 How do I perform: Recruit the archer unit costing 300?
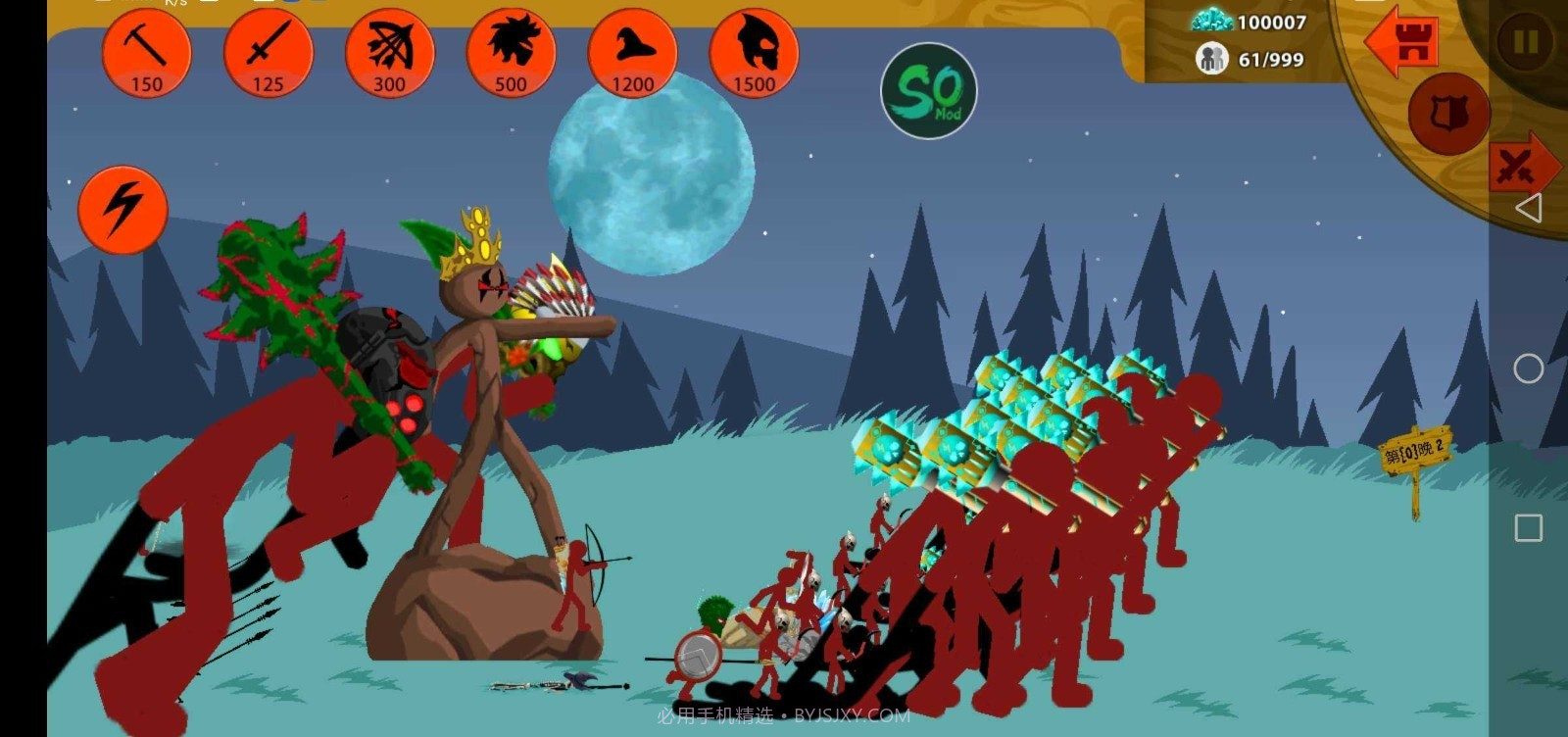point(389,53)
